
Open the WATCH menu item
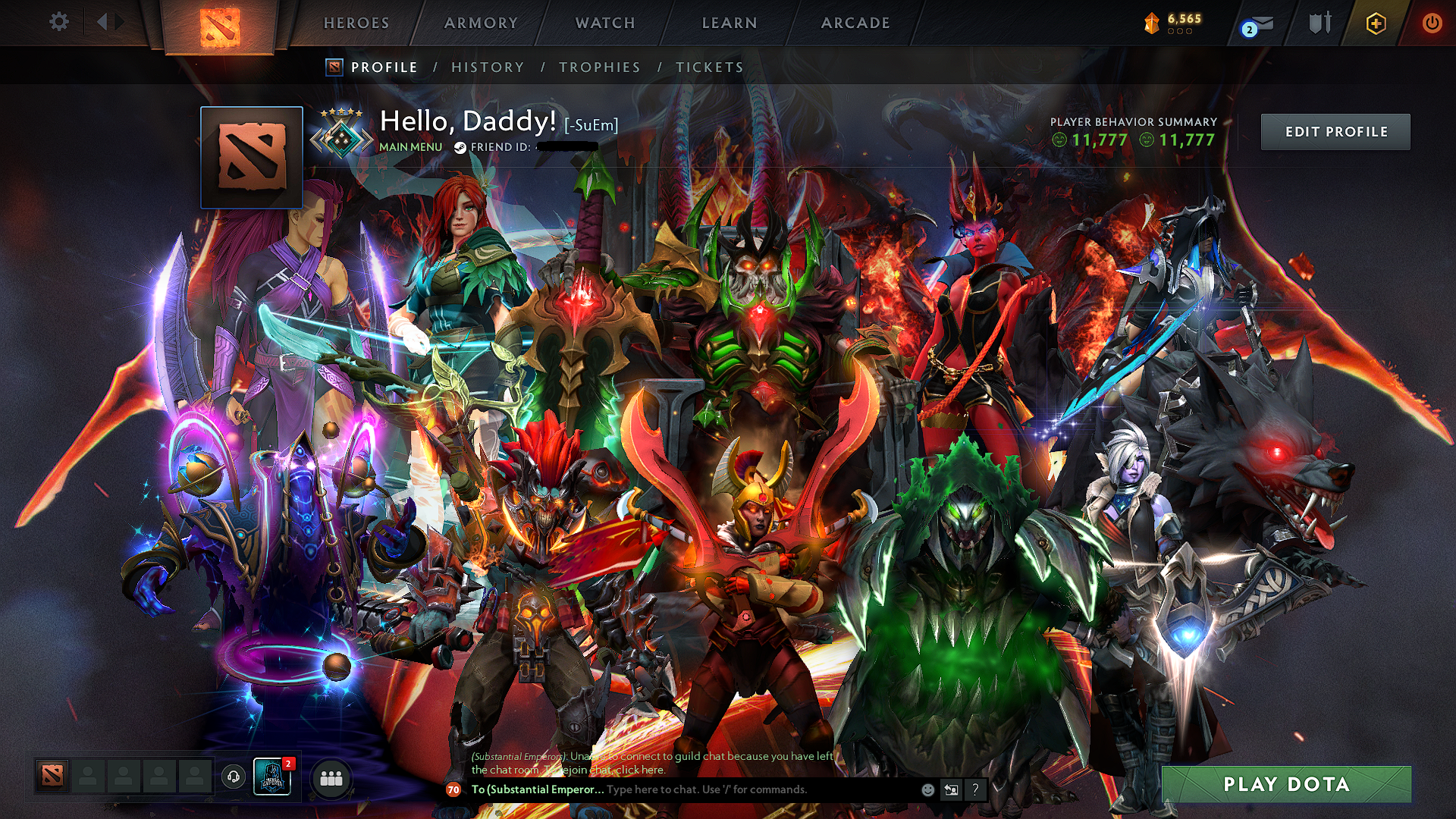pos(604,23)
